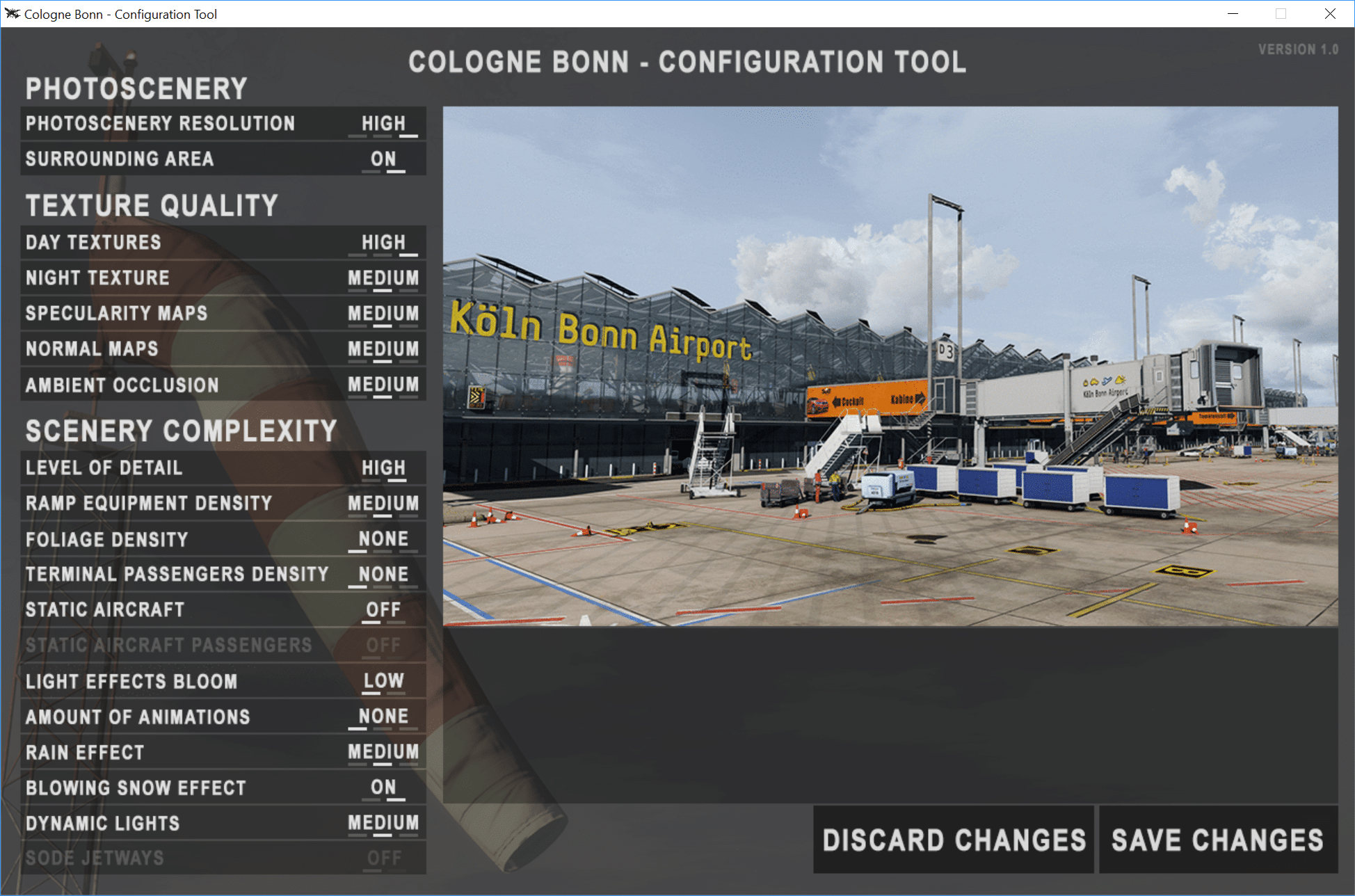Change the Night Texture setting
The width and height of the screenshot is (1355, 896).
coord(383,278)
